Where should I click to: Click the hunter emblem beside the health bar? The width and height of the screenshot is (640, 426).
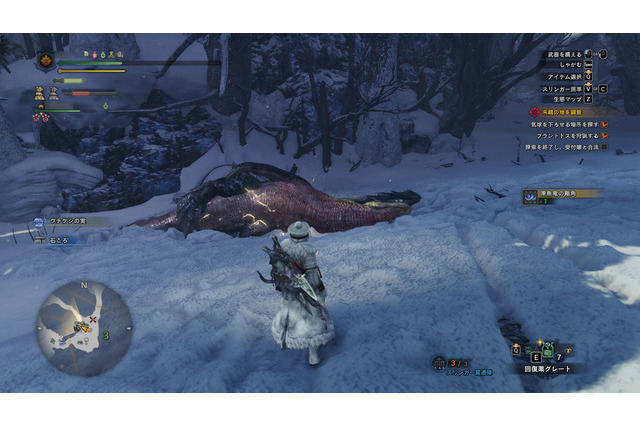tap(45, 60)
